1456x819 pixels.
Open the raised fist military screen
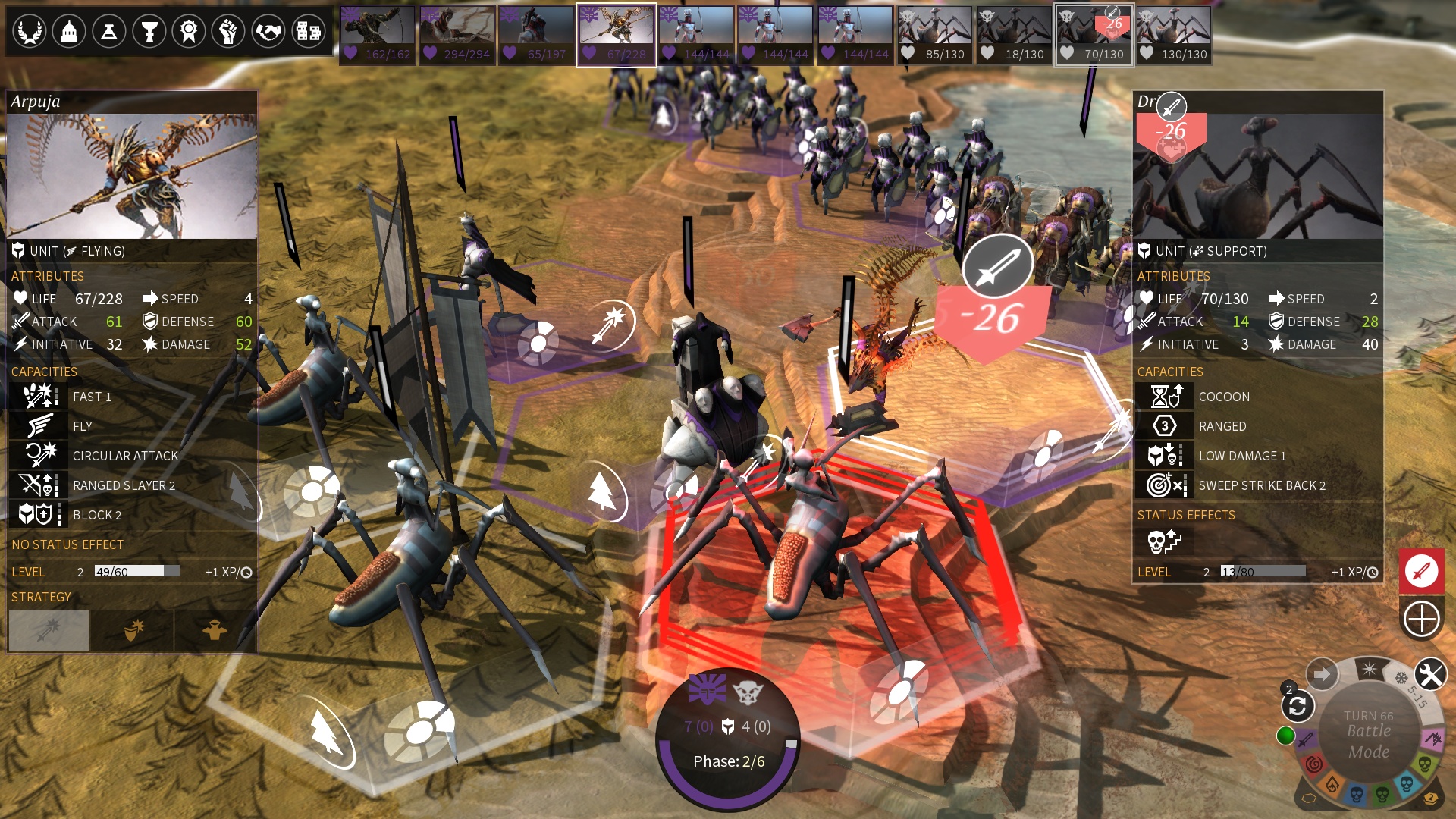pyautogui.click(x=228, y=32)
